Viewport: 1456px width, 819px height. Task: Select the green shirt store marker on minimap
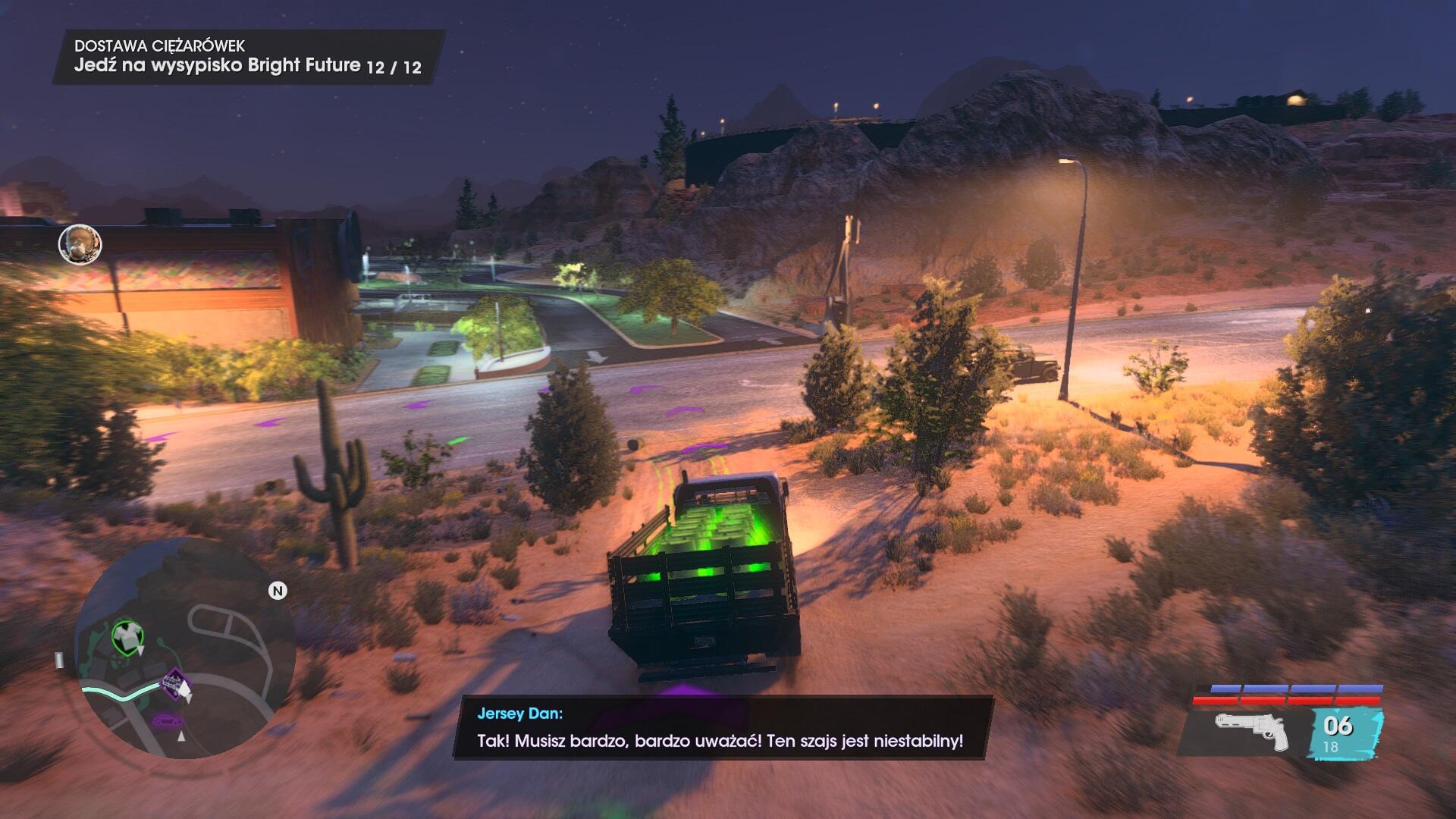pos(127,636)
